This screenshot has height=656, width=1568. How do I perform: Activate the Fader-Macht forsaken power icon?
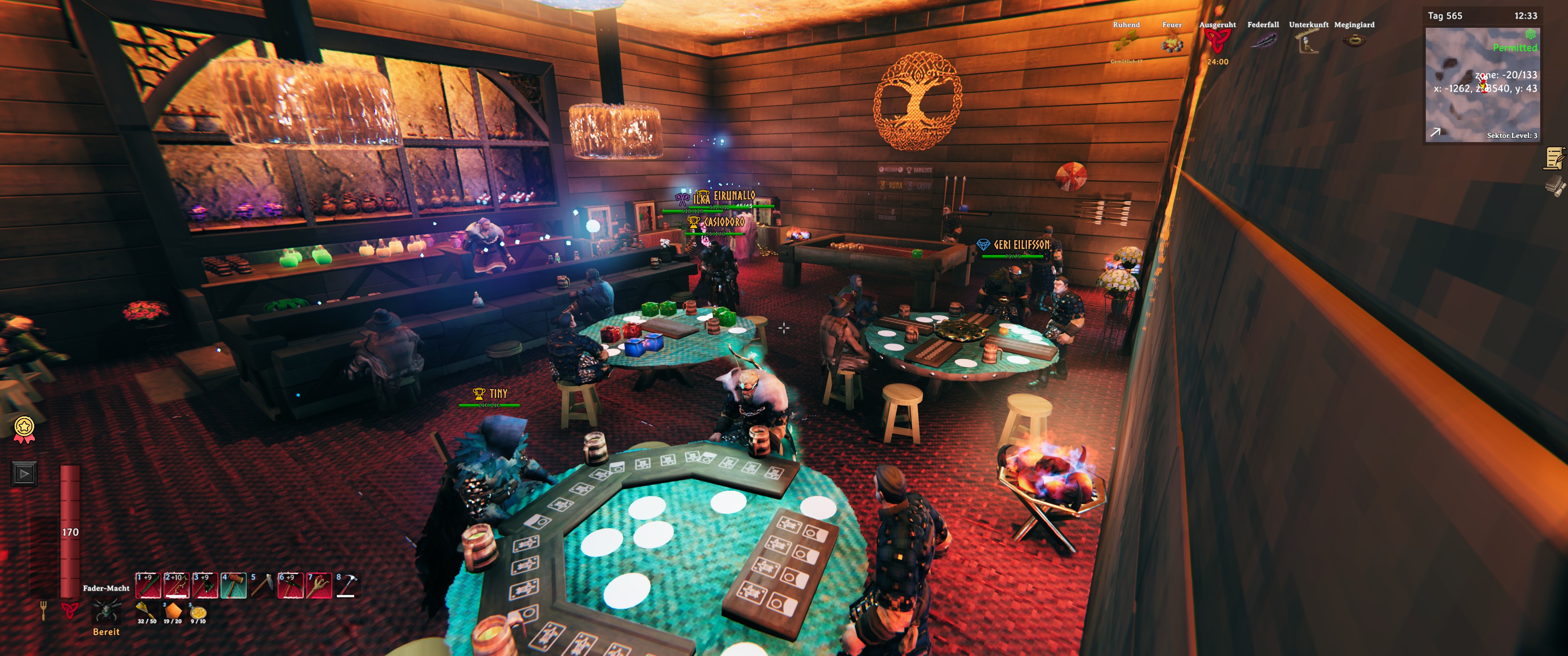(106, 610)
